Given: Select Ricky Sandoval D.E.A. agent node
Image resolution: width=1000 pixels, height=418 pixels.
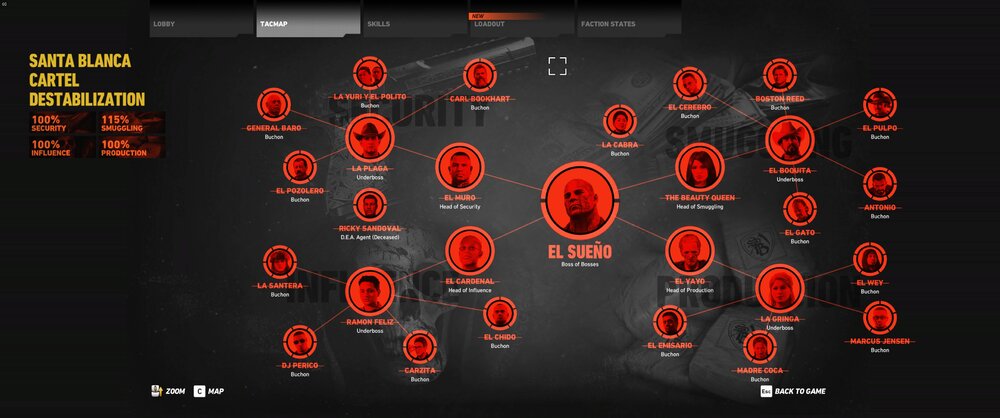Looking at the screenshot, I should pyautogui.click(x=370, y=206).
